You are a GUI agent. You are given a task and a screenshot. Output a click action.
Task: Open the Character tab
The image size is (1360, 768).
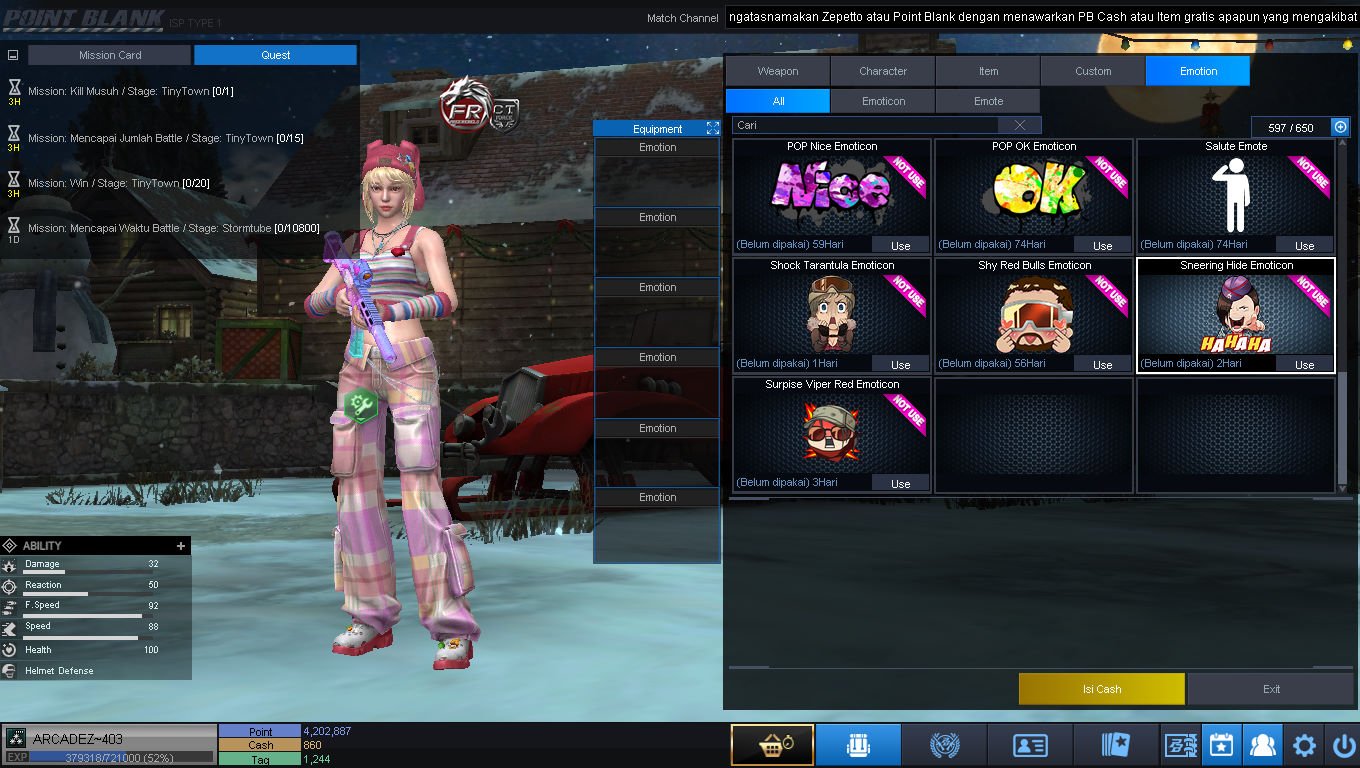click(x=882, y=71)
